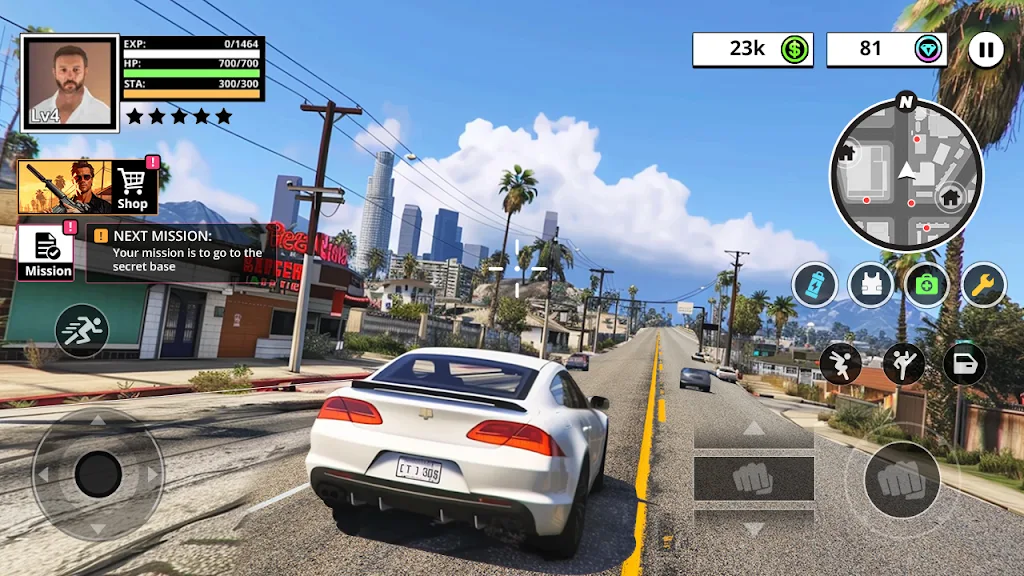This screenshot has height=576, width=1024.
Task: Click the diamond gem currency icon
Action: (x=929, y=49)
